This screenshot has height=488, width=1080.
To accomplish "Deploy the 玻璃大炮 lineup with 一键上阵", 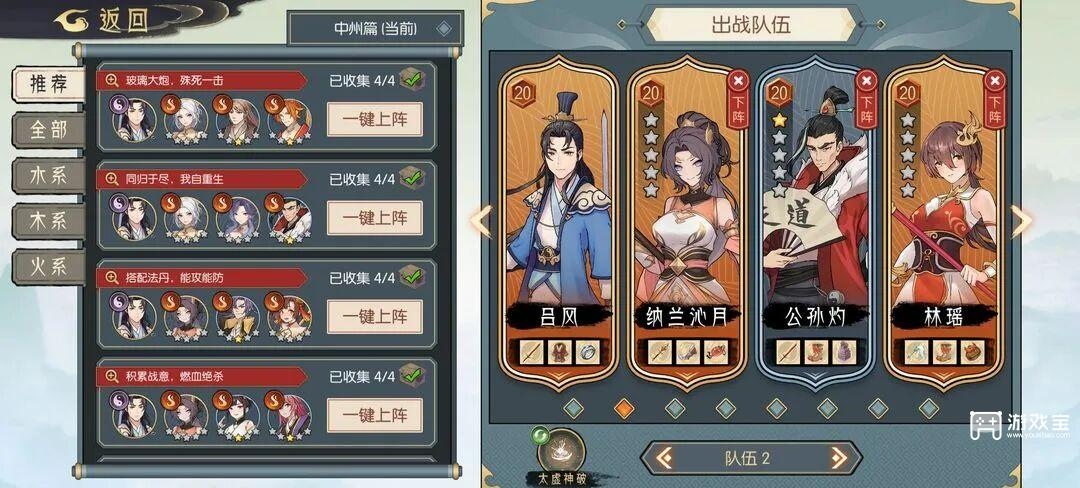I will coord(375,119).
